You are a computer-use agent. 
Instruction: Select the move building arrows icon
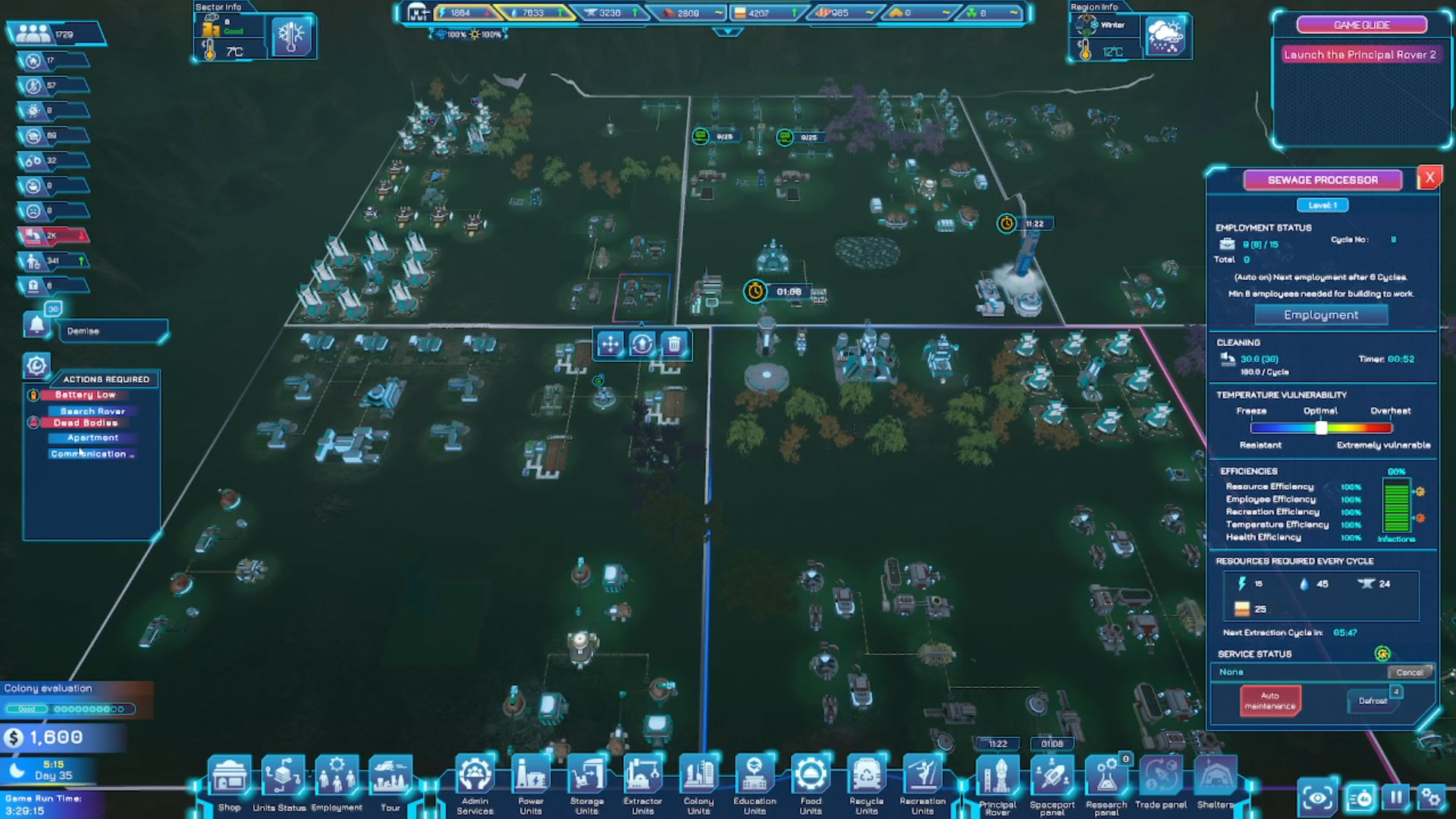(610, 344)
